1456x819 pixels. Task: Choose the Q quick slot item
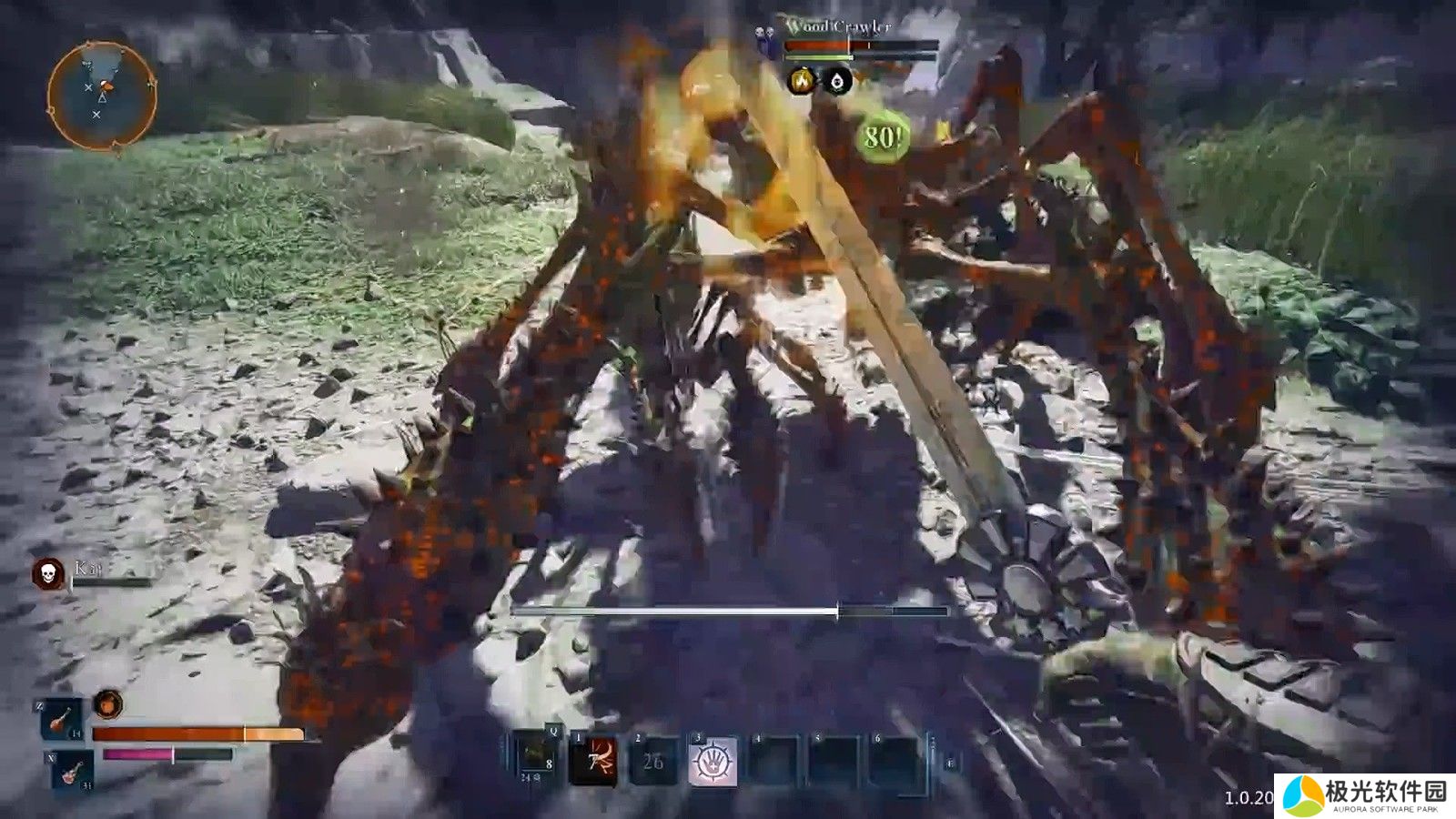coord(535,759)
